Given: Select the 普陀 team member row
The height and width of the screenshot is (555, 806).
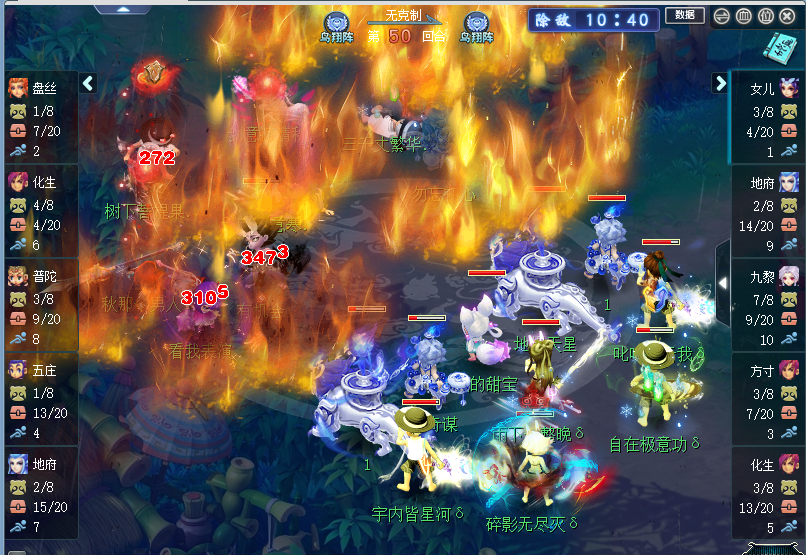Looking at the screenshot, I should tap(38, 307).
